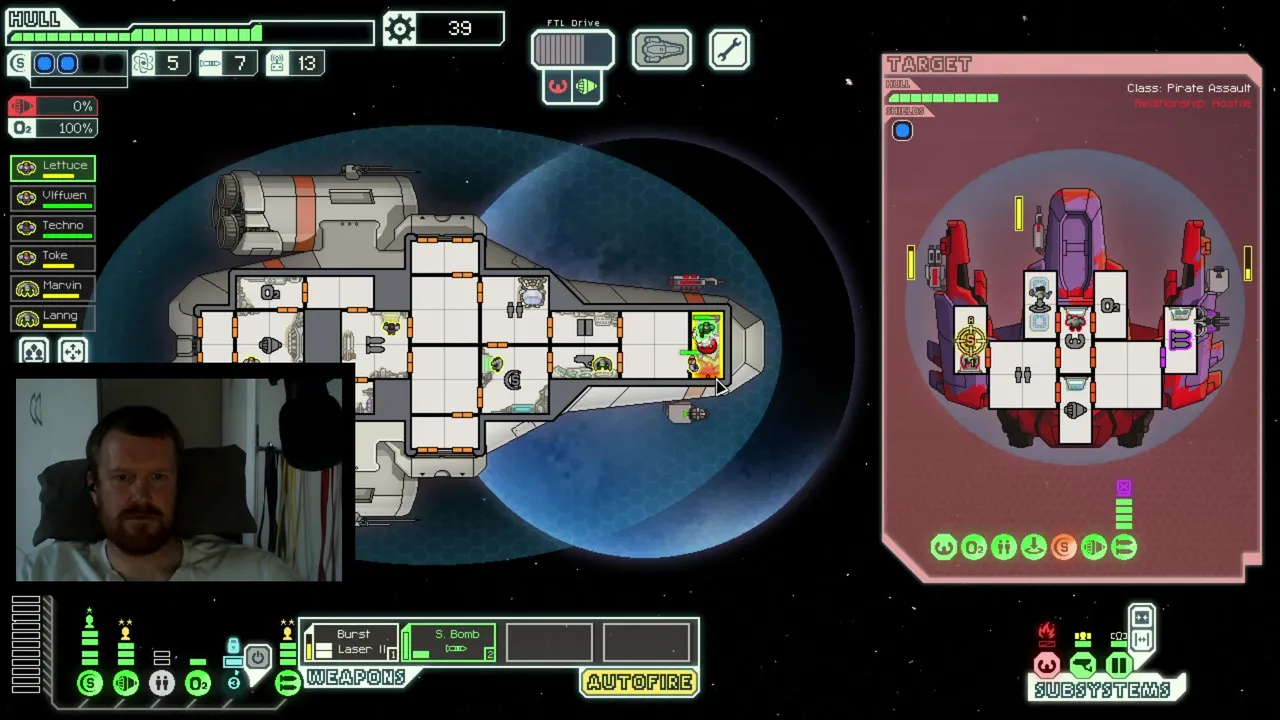This screenshot has height=720, width=1280.
Task: Open the ship overview screen
Action: click(661, 49)
